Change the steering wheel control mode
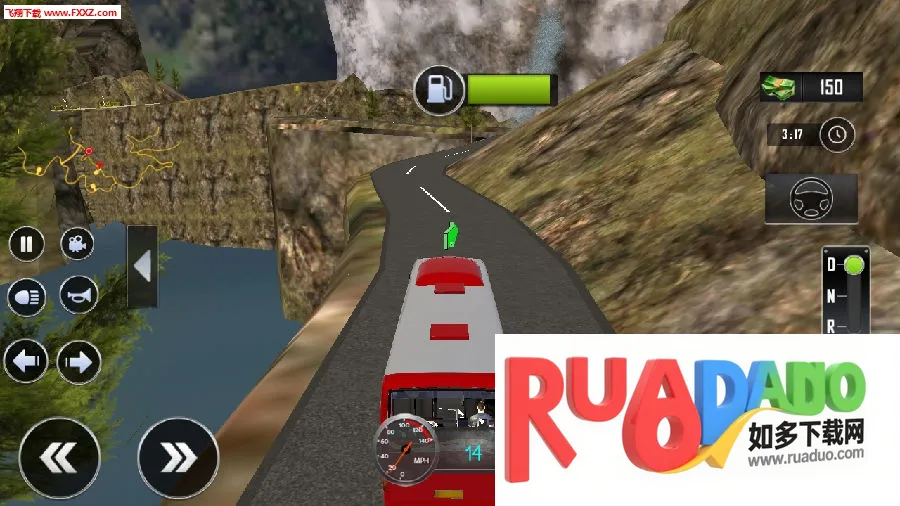The width and height of the screenshot is (900, 506). click(810, 199)
